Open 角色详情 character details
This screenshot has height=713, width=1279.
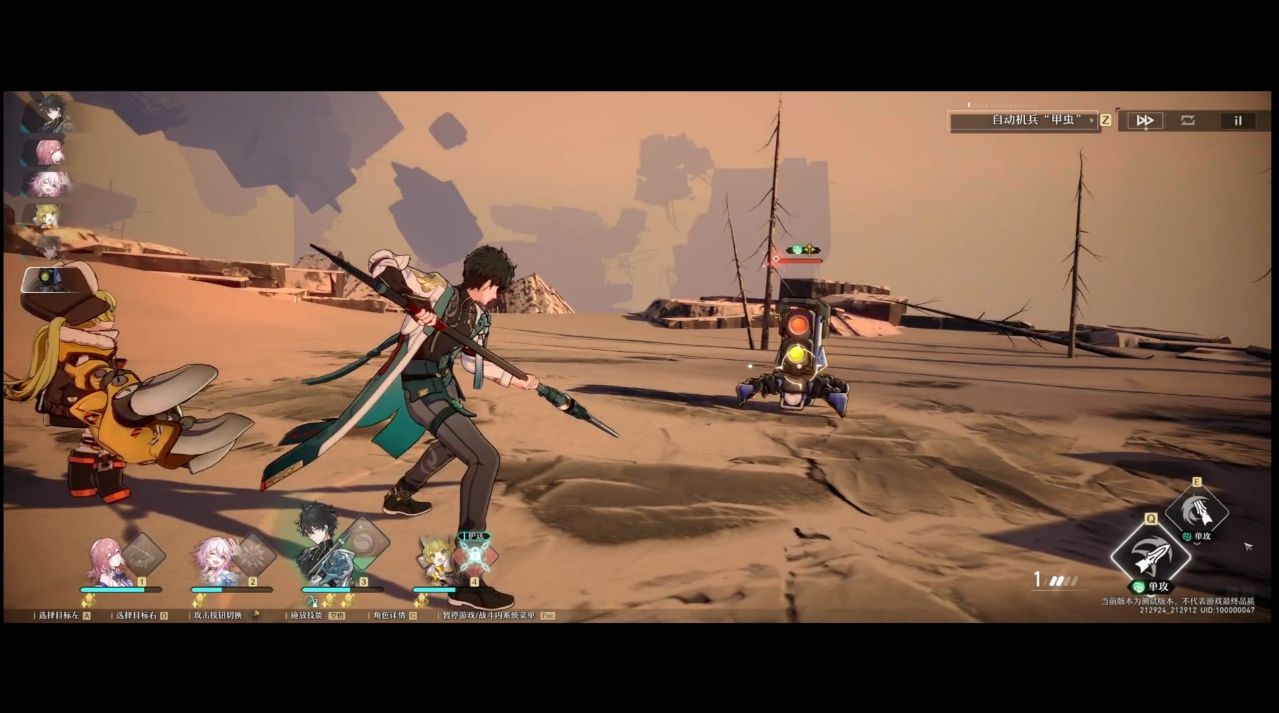(x=388, y=615)
